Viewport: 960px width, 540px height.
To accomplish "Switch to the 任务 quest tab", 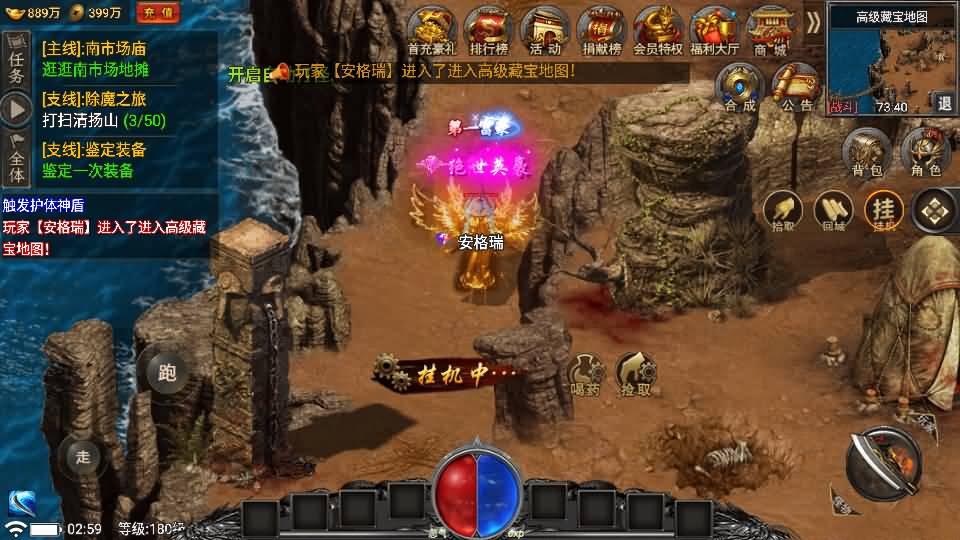I will 16,62.
